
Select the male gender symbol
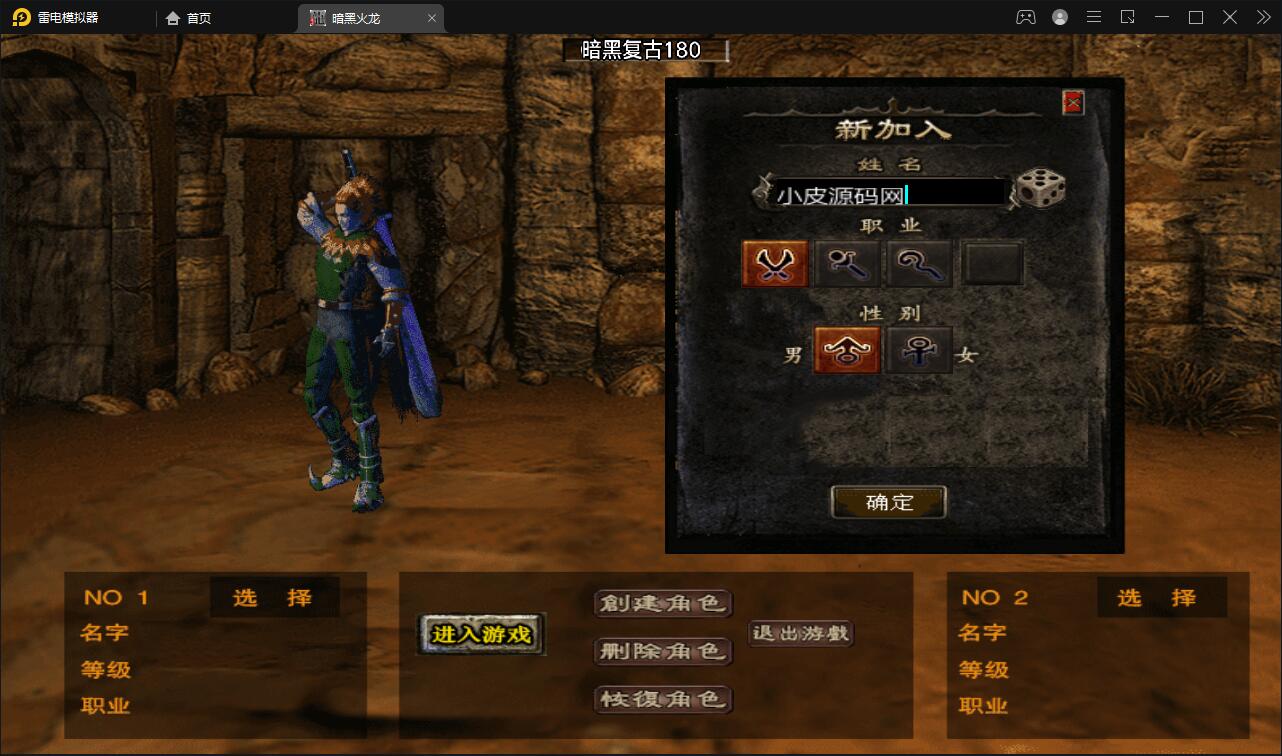point(846,350)
